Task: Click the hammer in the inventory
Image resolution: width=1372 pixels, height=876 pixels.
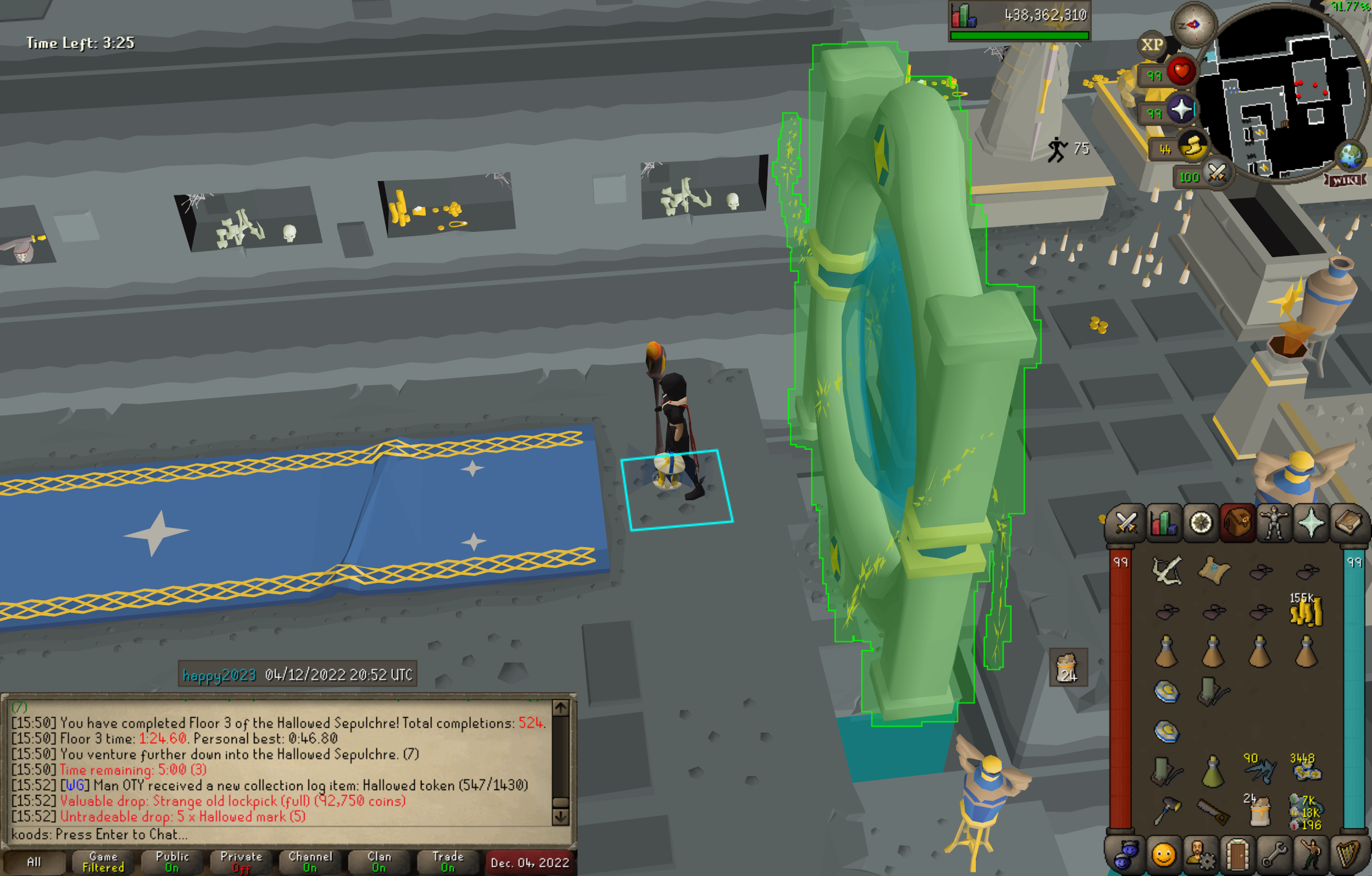Action: coord(1166,810)
